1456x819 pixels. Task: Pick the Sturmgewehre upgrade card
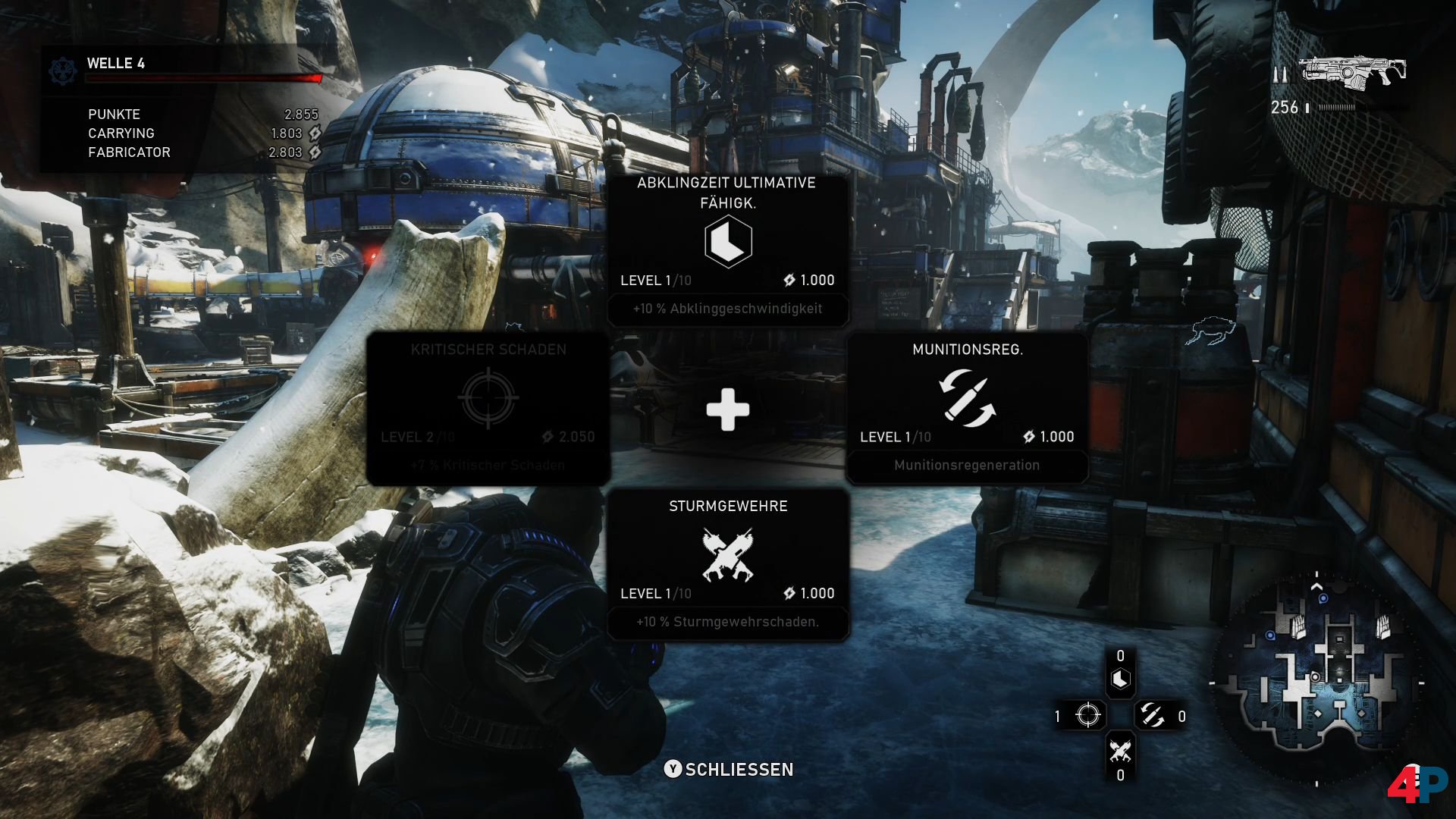(x=728, y=564)
